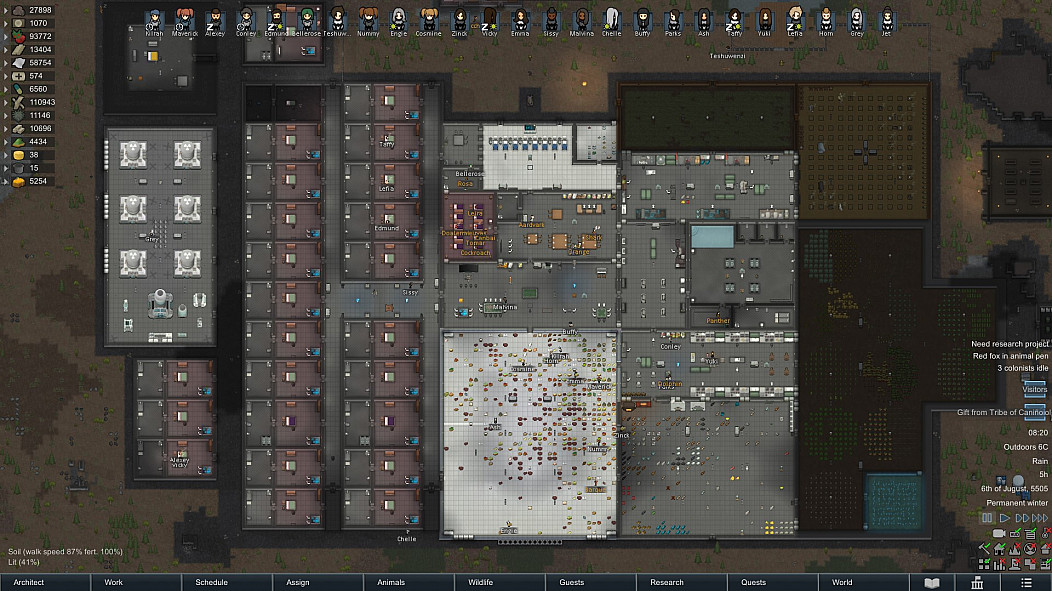The image size is (1052, 591).
Task: Set game speed to triple fast-forward
Action: [x=1039, y=518]
